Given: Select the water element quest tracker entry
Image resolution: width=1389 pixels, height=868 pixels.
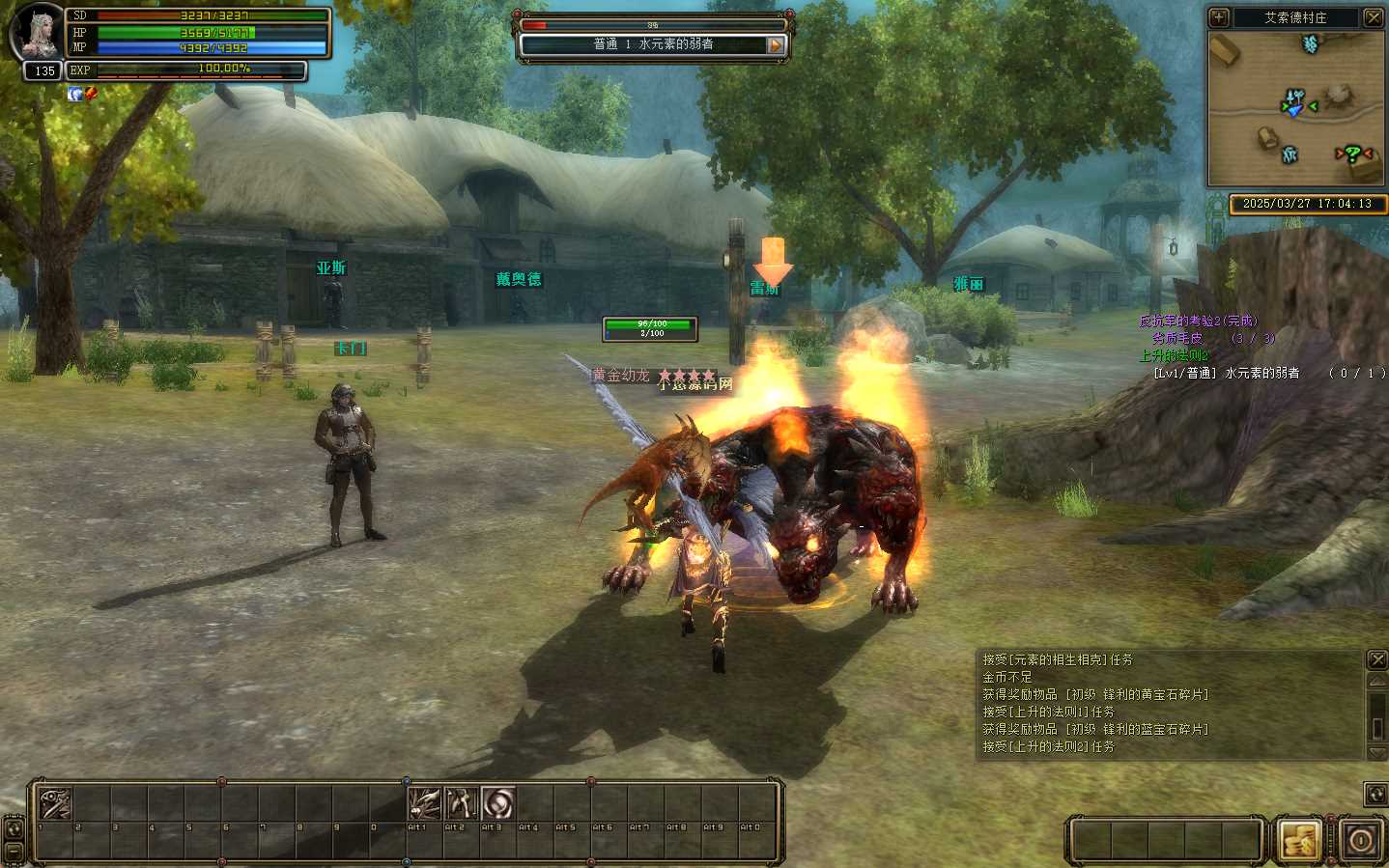Looking at the screenshot, I should click(x=1227, y=373).
